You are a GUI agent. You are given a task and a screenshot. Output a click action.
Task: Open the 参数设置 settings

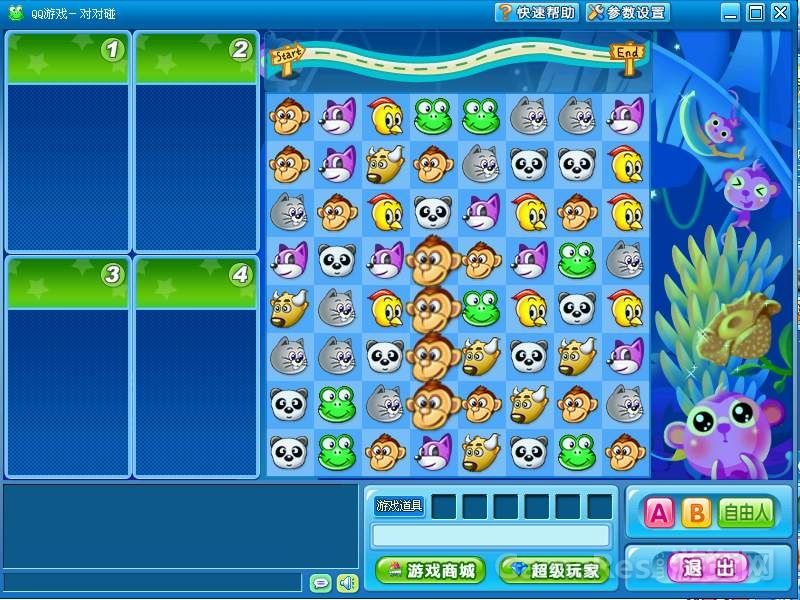pos(627,12)
